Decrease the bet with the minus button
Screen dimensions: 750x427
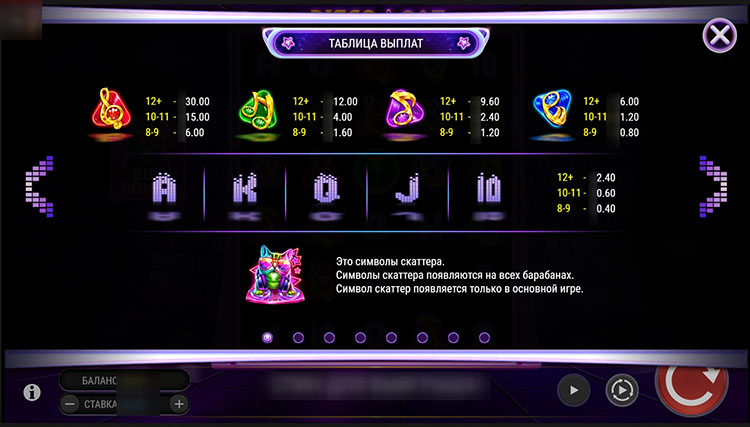(x=70, y=404)
